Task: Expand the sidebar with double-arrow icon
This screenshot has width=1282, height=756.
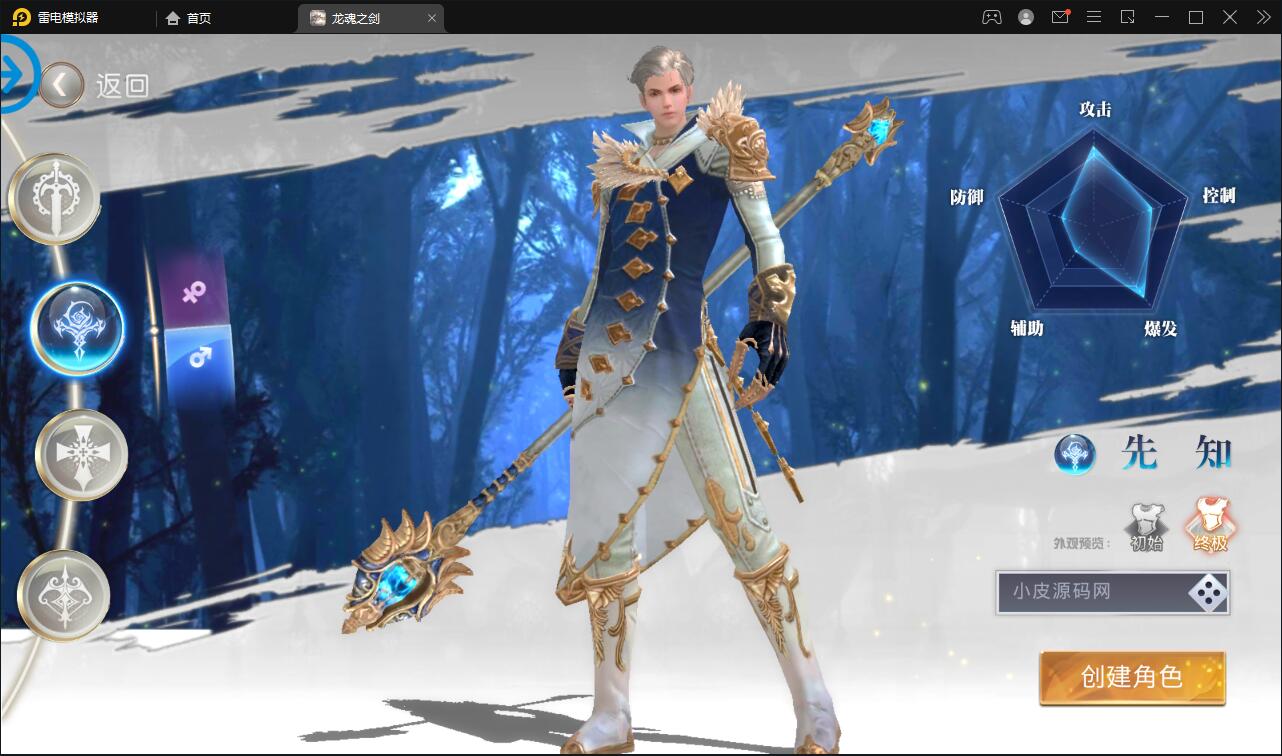Action: pos(1262,17)
